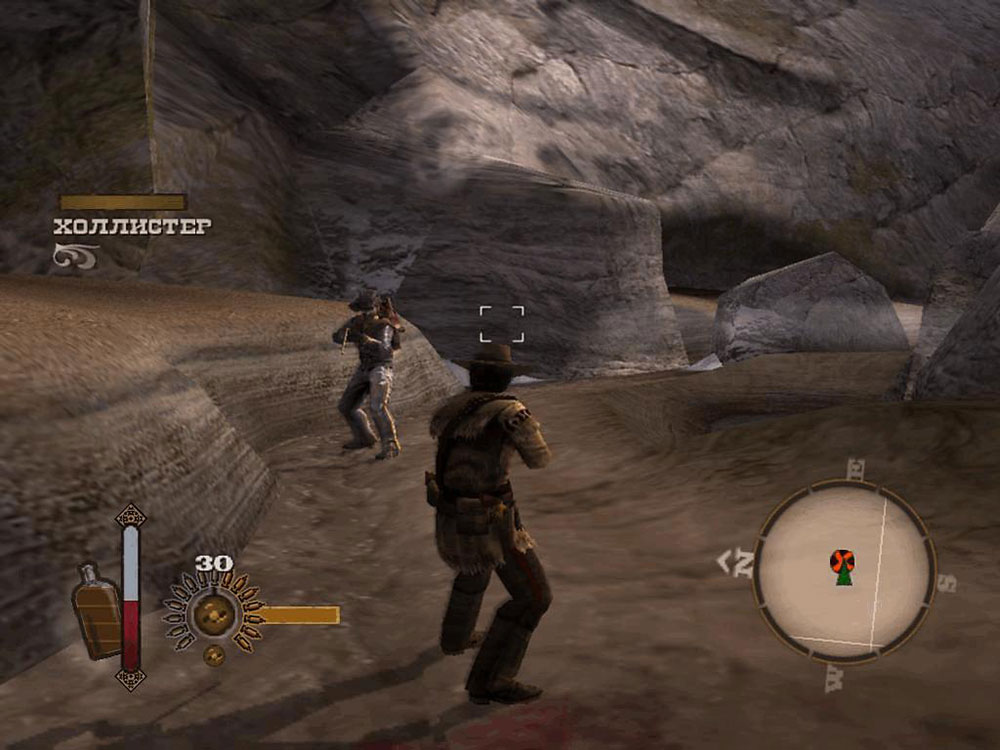Select the whiskey flask icon

(96, 610)
